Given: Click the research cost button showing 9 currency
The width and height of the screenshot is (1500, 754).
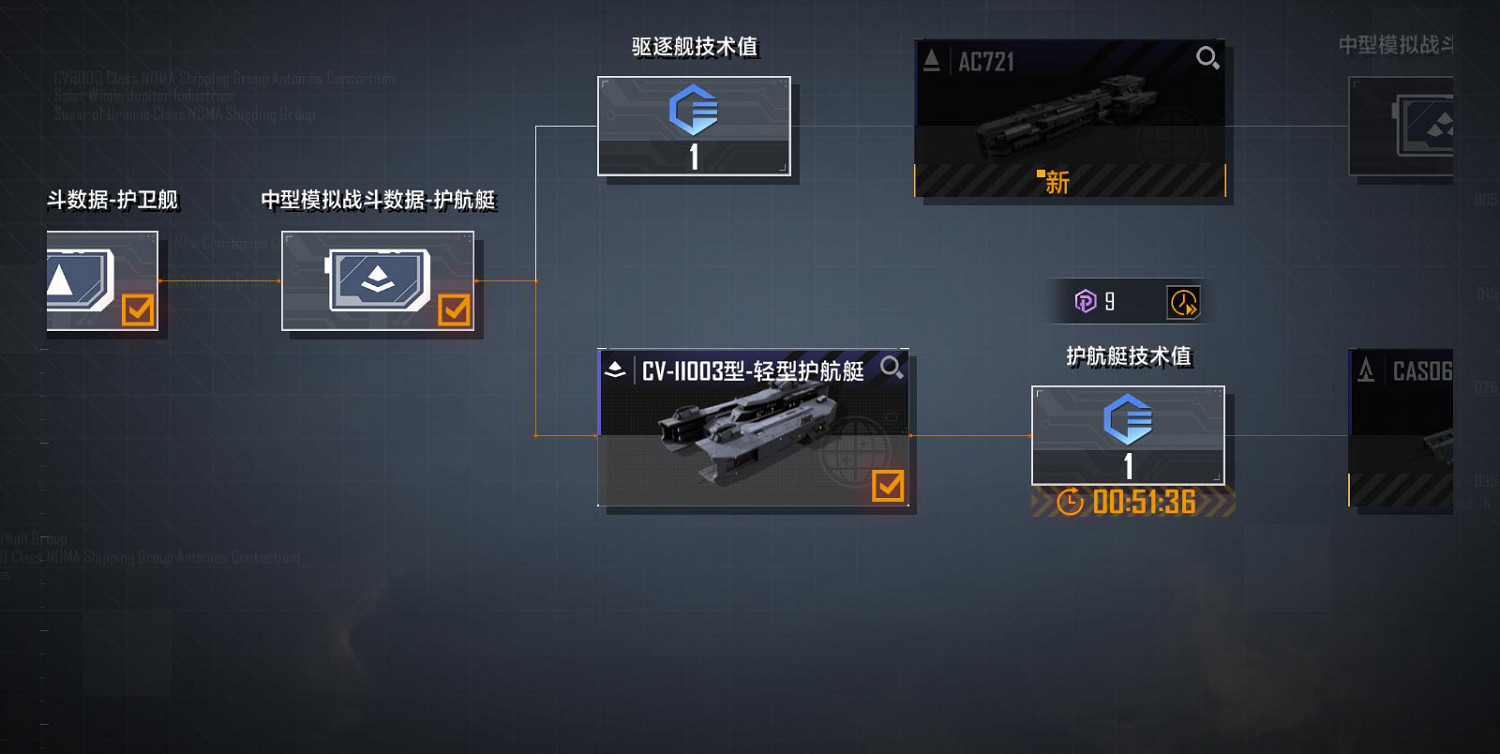Looking at the screenshot, I should [x=1100, y=300].
